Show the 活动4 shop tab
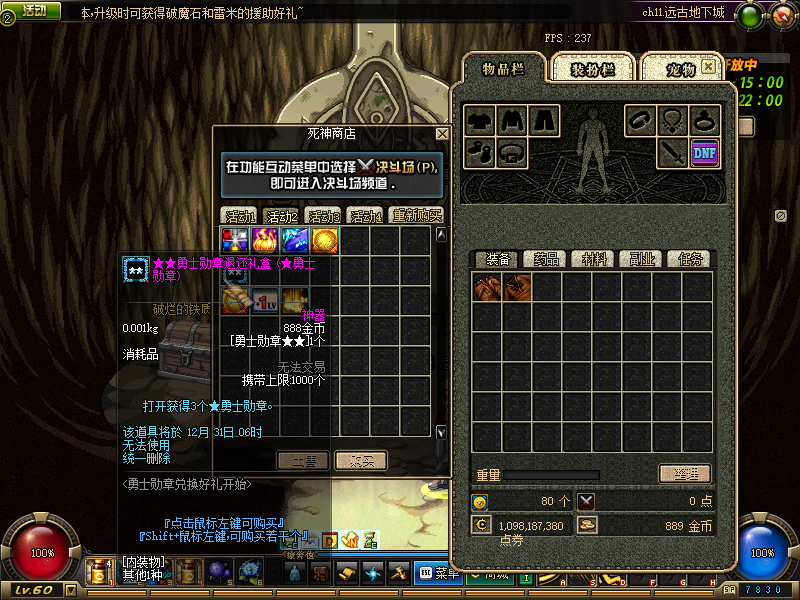The width and height of the screenshot is (800, 600). tap(365, 215)
